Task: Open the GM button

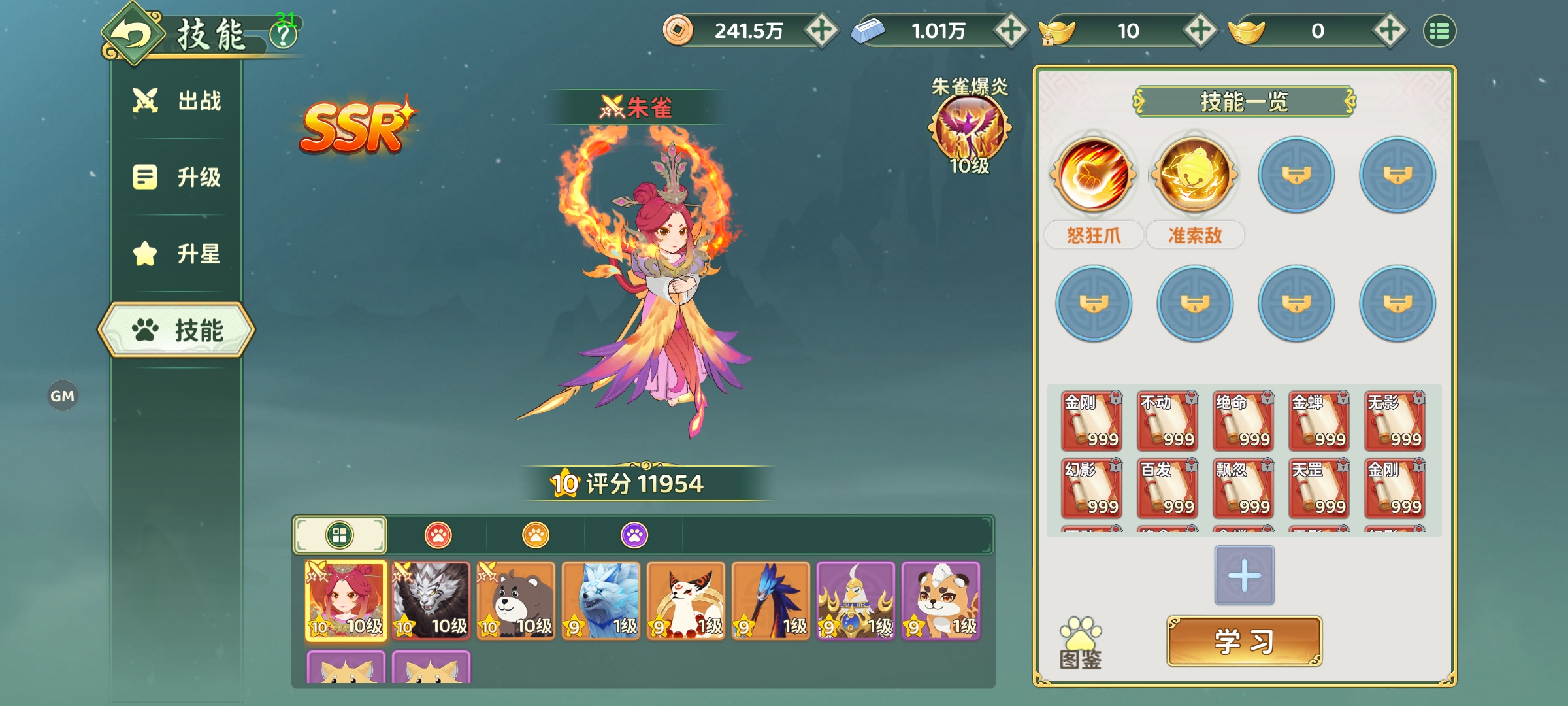Action: (x=63, y=396)
